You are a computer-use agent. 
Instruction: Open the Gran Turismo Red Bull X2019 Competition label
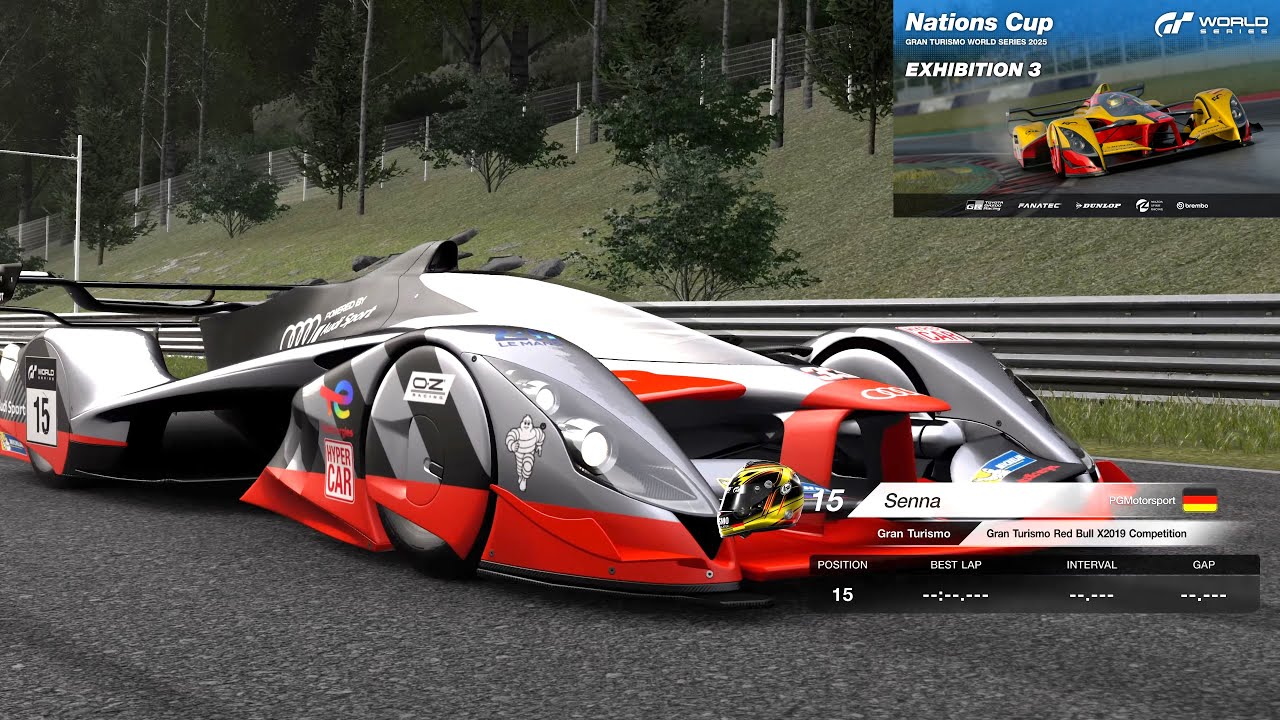point(1087,533)
